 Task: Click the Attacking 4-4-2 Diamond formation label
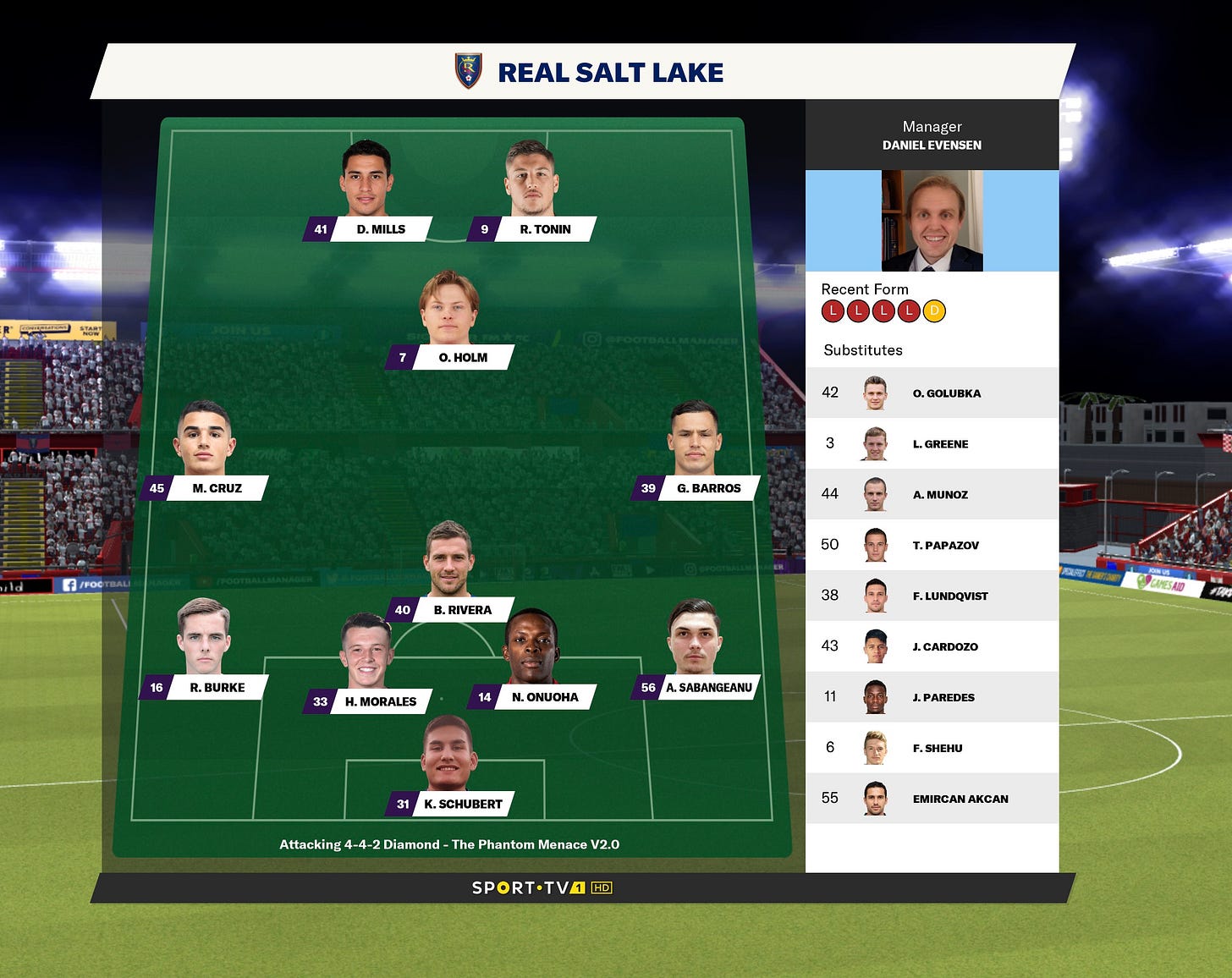pos(450,843)
